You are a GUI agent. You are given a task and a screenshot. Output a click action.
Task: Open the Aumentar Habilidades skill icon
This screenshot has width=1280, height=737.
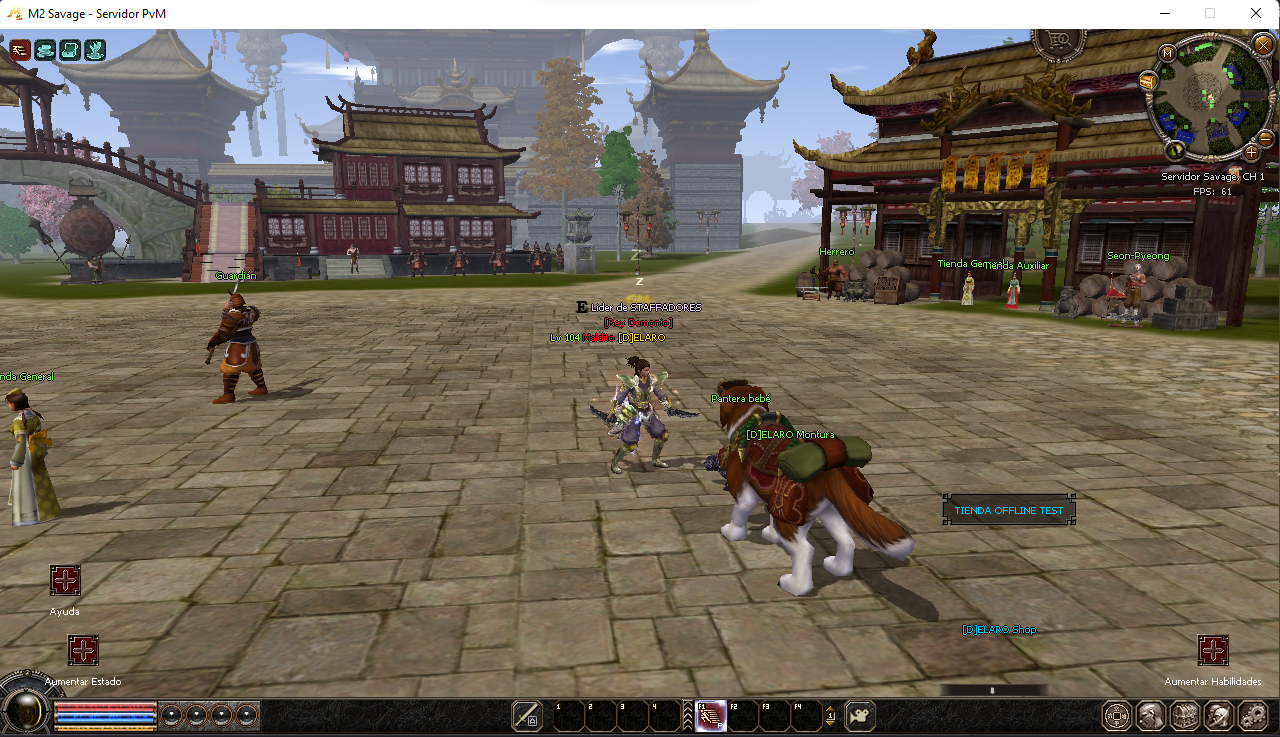pos(1213,651)
